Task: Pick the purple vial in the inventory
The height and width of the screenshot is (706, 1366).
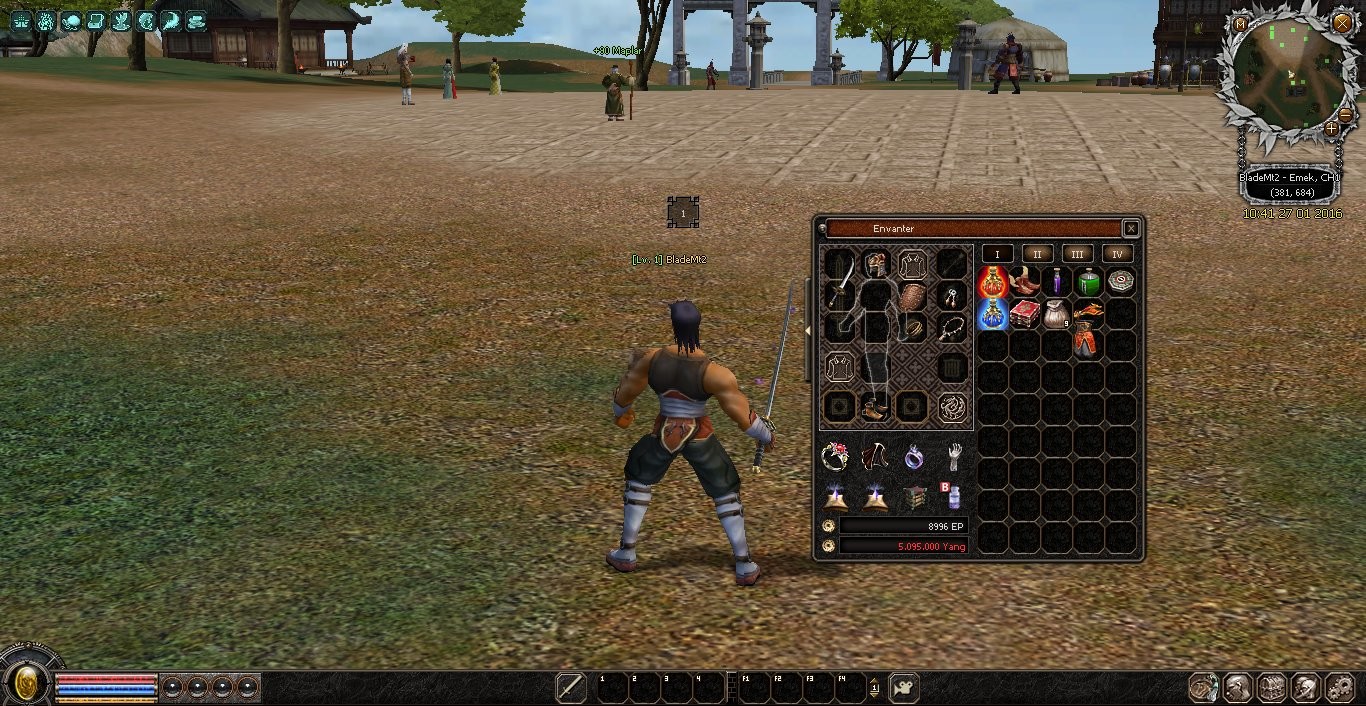Action: (1057, 283)
